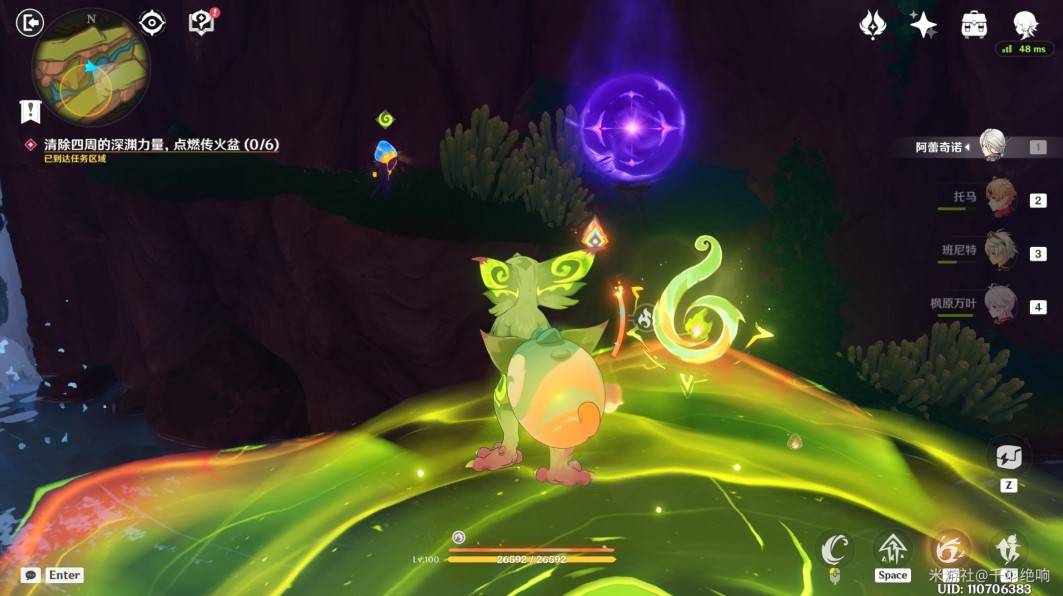Switch to party member 枫原万叶
Image resolution: width=1063 pixels, height=596 pixels.
[1000, 304]
